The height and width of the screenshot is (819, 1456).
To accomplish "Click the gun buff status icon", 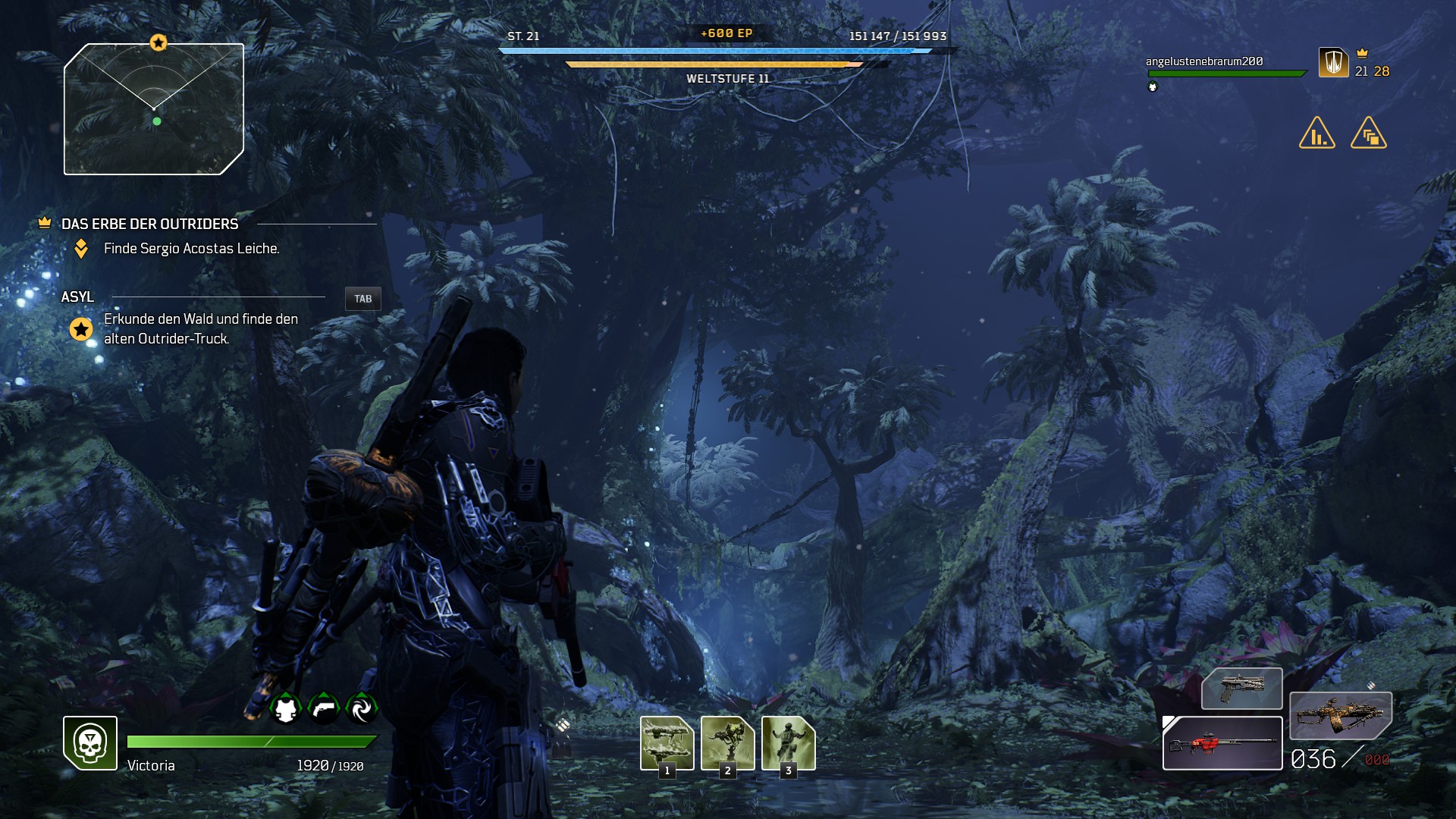I will [324, 709].
